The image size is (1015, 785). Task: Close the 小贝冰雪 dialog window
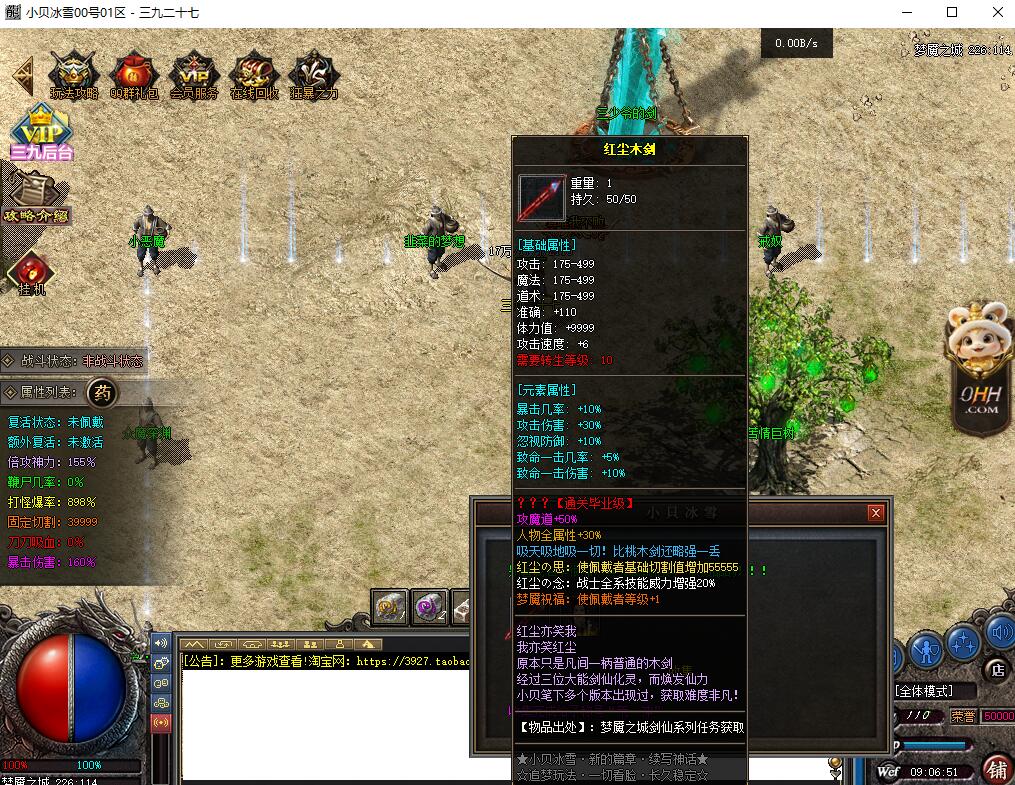tap(876, 513)
